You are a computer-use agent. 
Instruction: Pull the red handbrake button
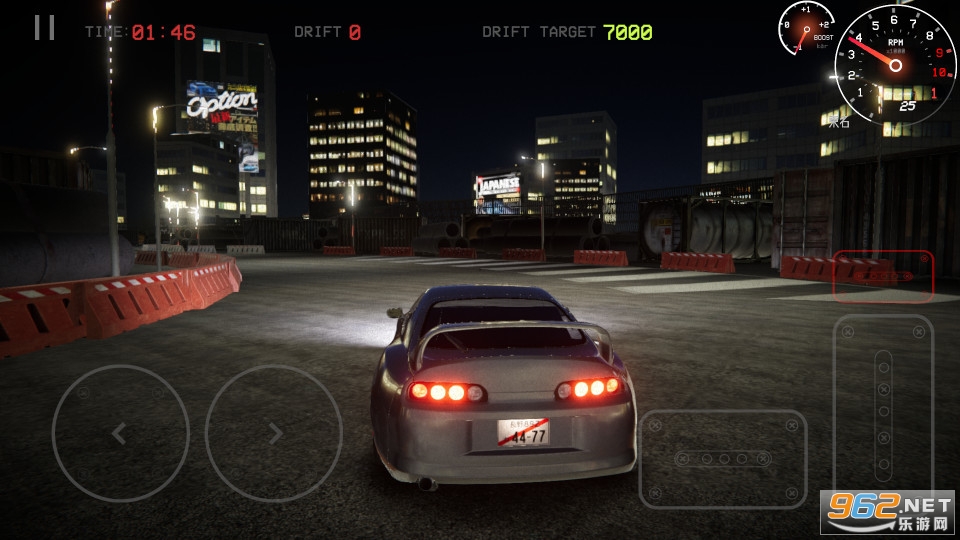[x=883, y=276]
